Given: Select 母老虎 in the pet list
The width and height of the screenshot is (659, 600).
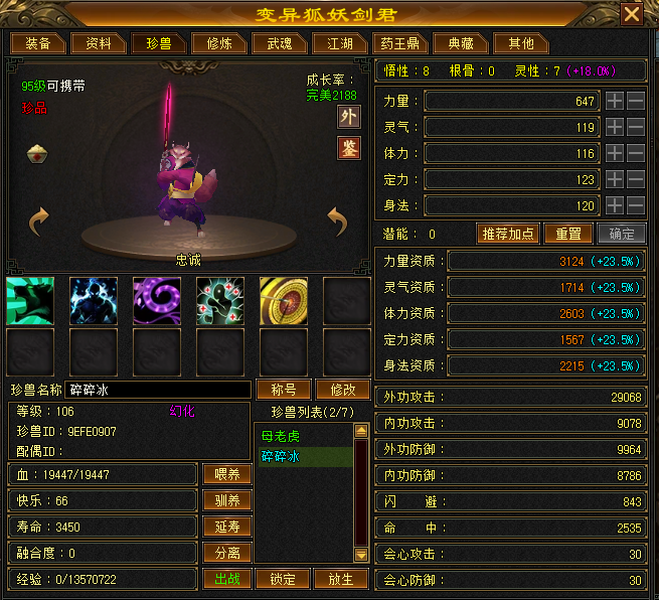Looking at the screenshot, I should (280, 437).
